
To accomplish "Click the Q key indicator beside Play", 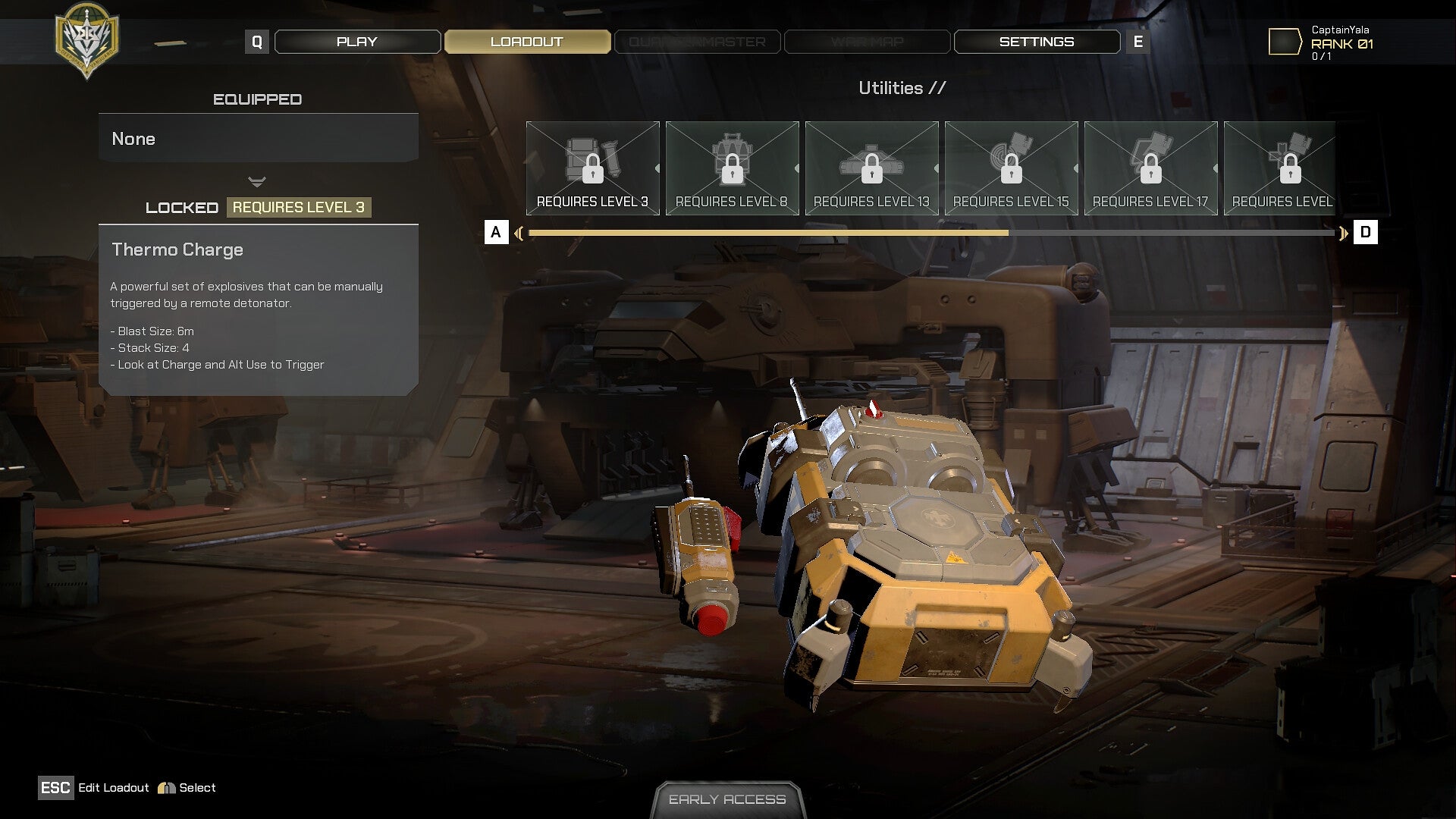I will click(x=258, y=42).
